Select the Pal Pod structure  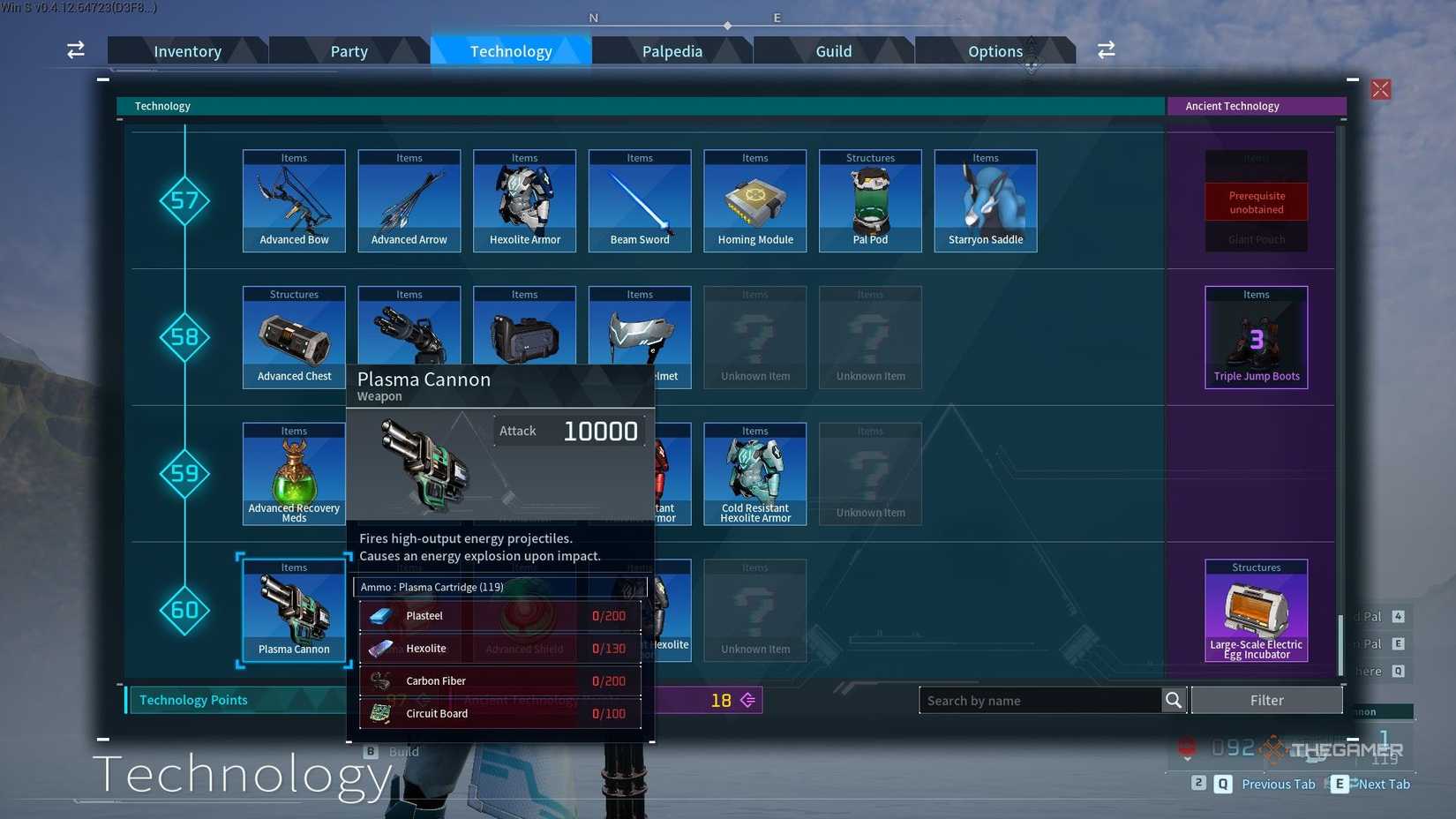point(870,200)
